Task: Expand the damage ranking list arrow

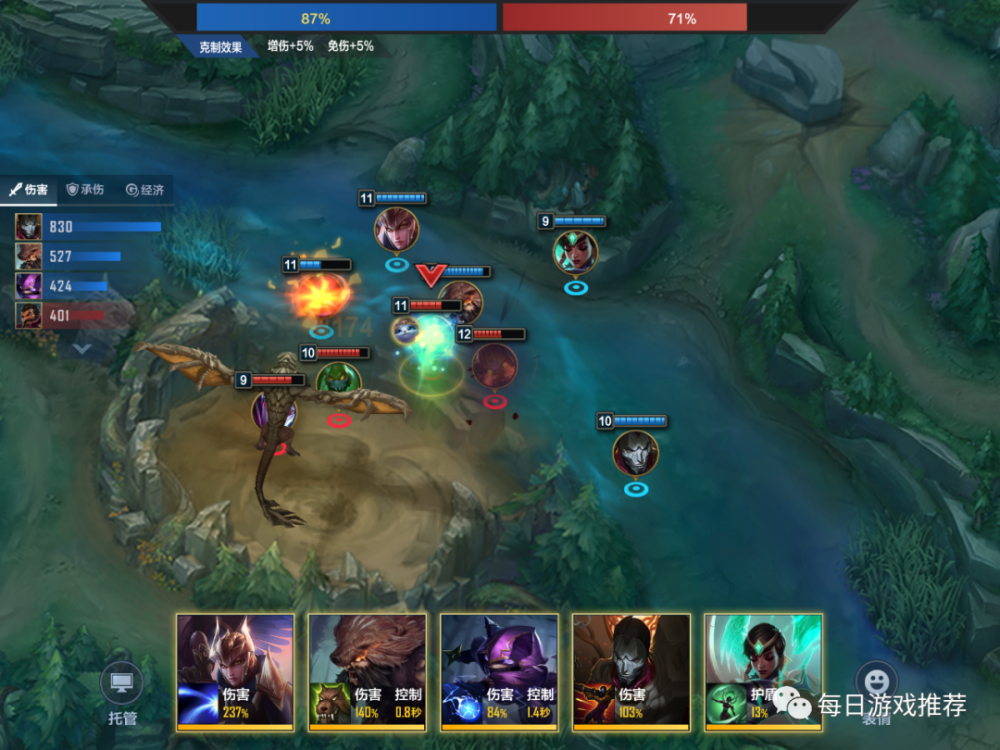Action: click(83, 349)
